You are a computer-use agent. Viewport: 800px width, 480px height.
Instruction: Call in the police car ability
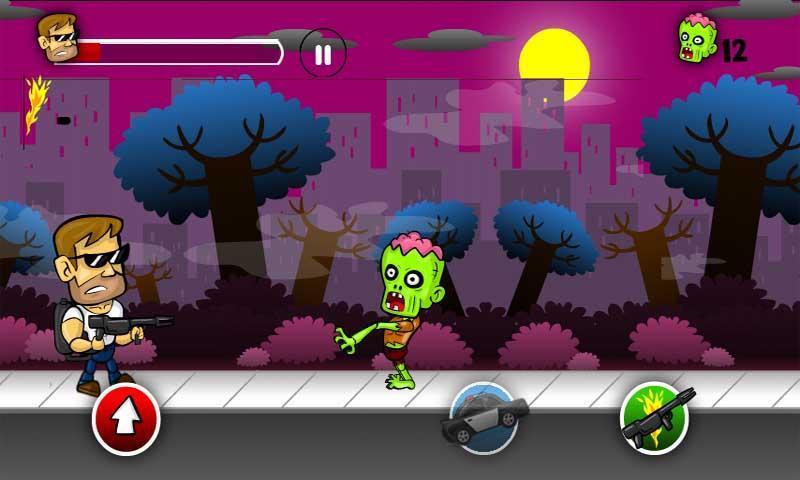tap(484, 417)
